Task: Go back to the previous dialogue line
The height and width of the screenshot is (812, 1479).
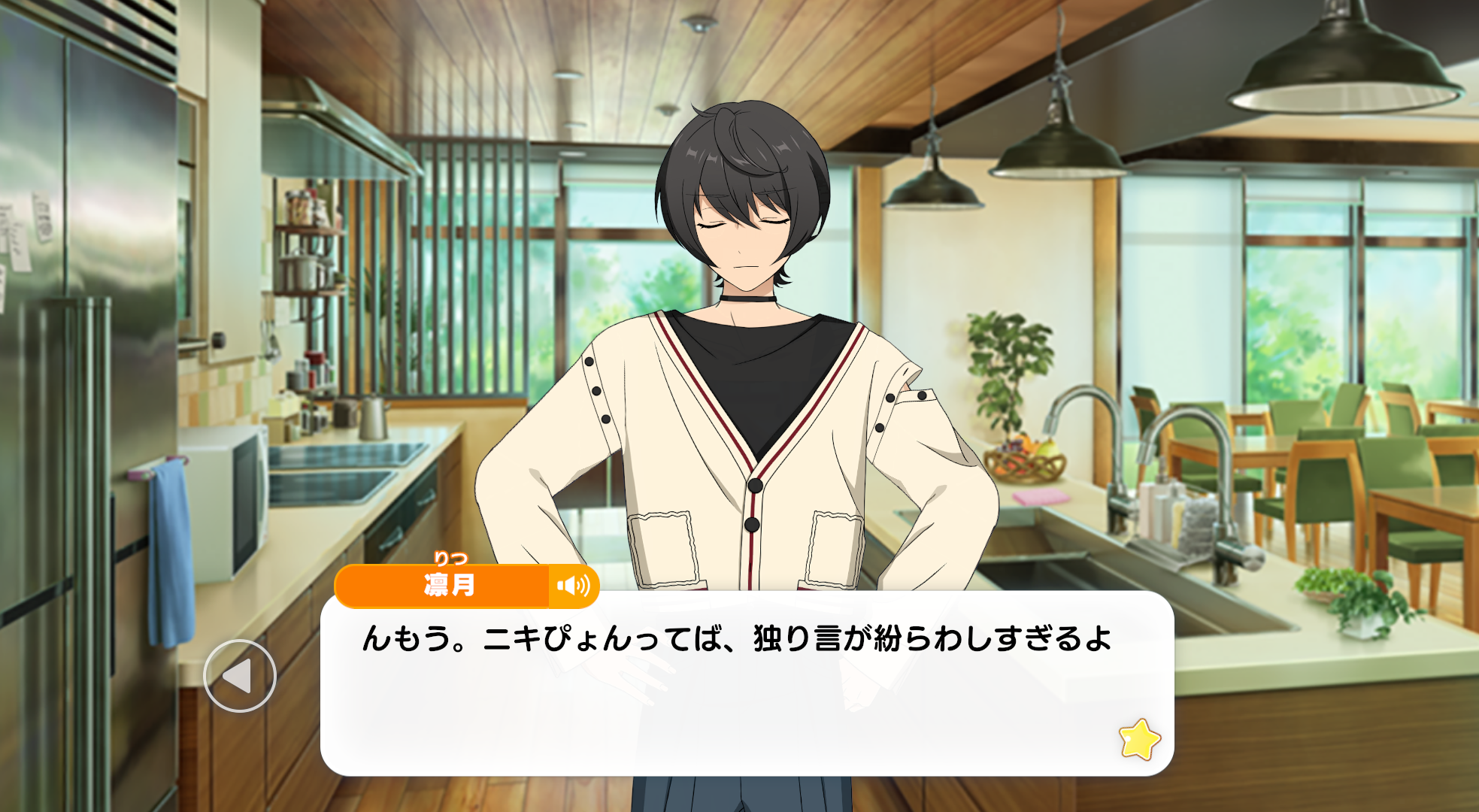Action: coord(239,676)
